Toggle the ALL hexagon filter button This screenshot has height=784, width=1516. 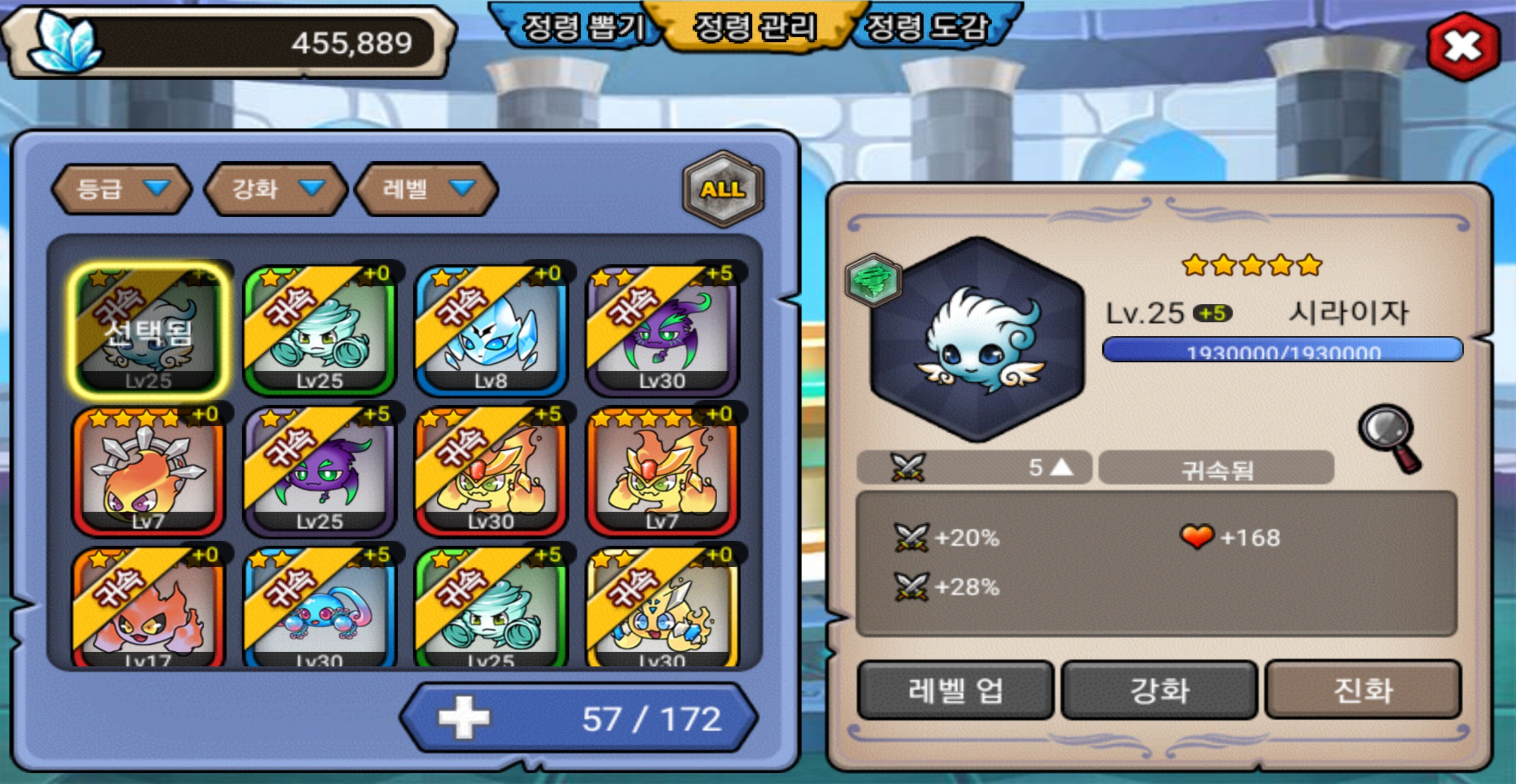(x=723, y=189)
